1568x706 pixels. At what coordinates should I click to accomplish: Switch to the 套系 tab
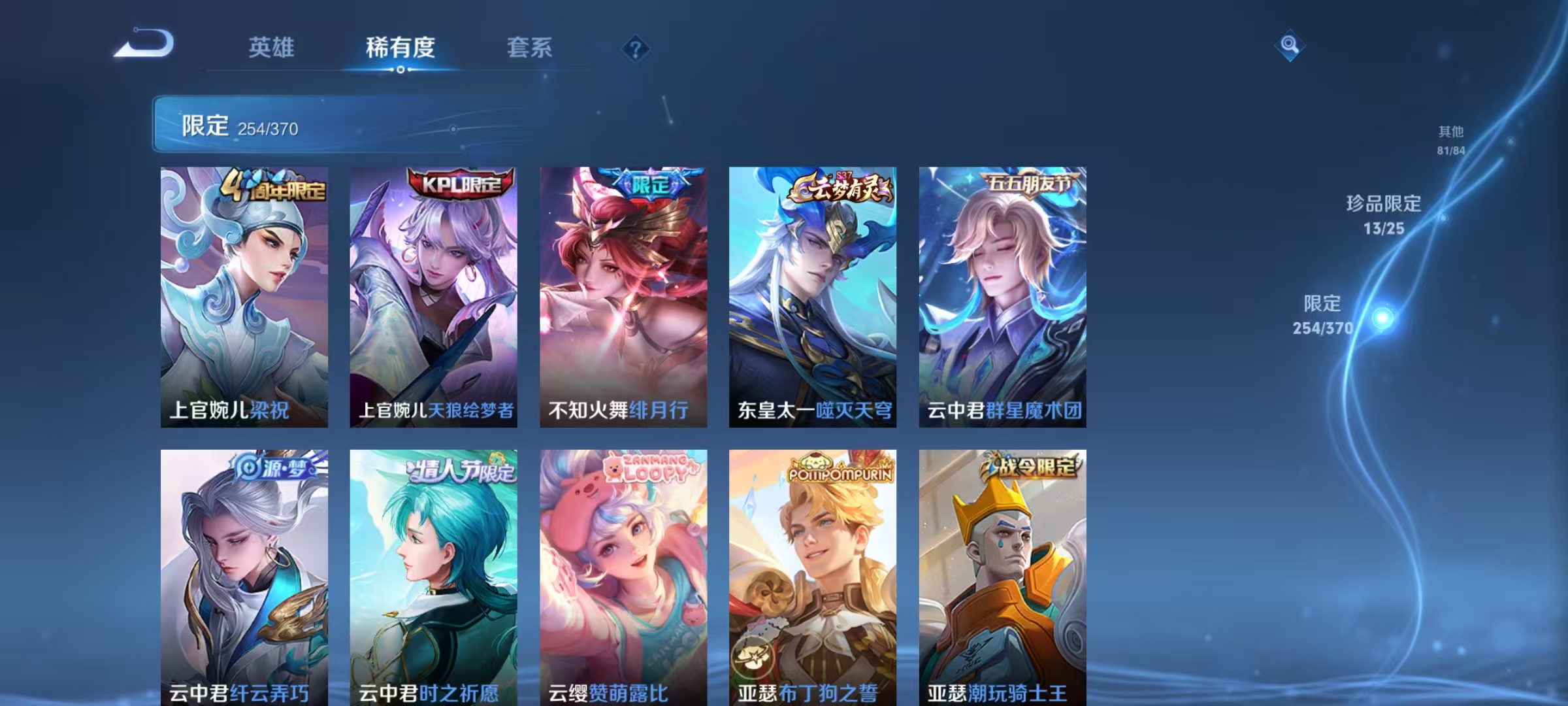pos(529,47)
